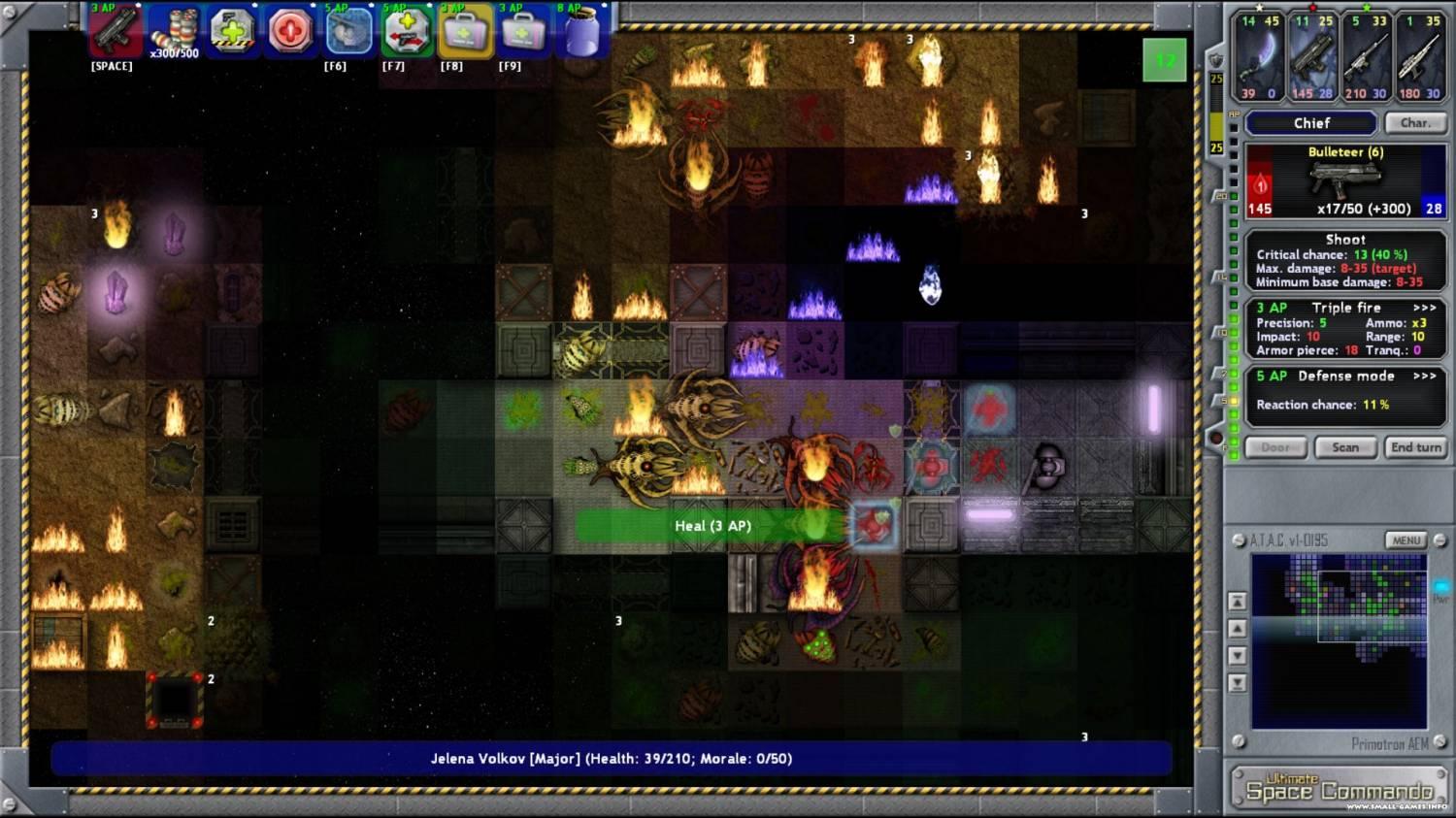1456x818 pixels.
Task: Click on the A.T.A.C. minimap display
Action: 1339,640
